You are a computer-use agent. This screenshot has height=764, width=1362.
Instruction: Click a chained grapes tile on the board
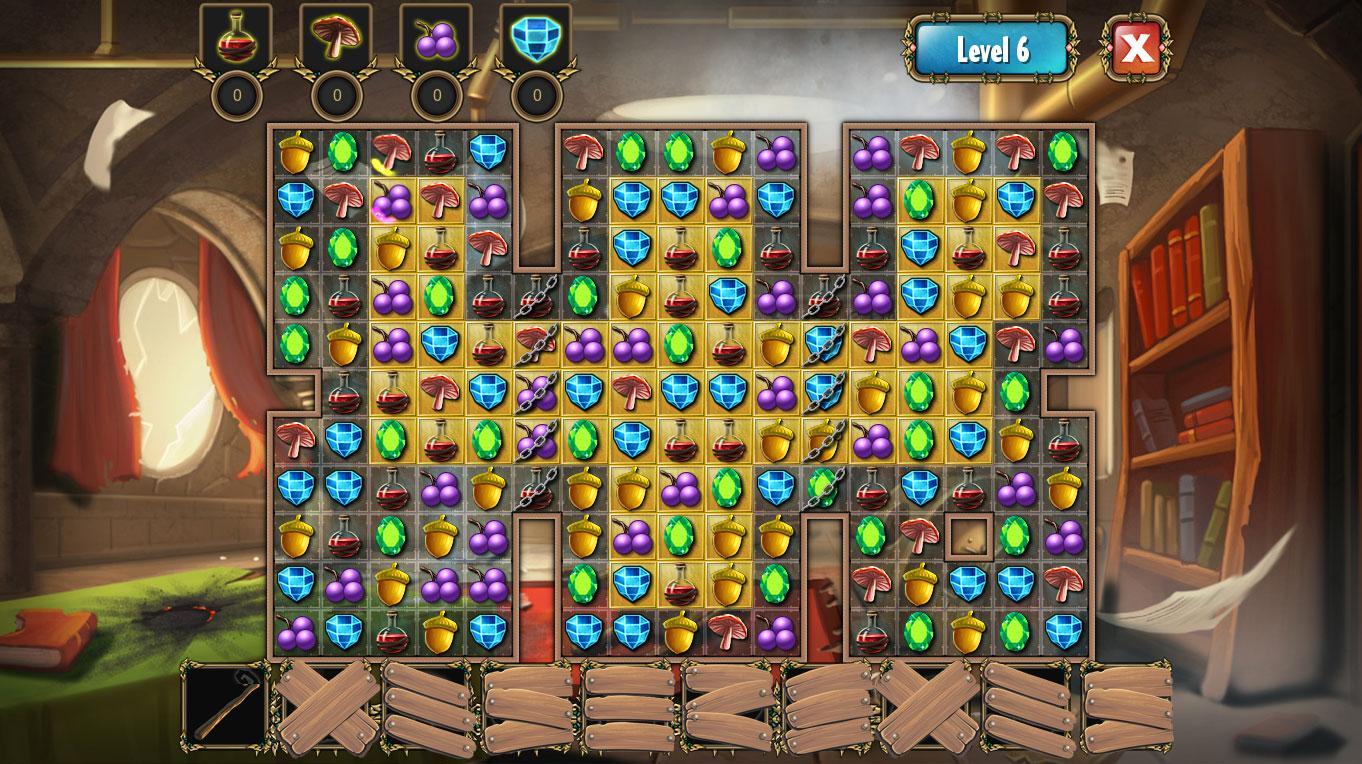pyautogui.click(x=534, y=393)
